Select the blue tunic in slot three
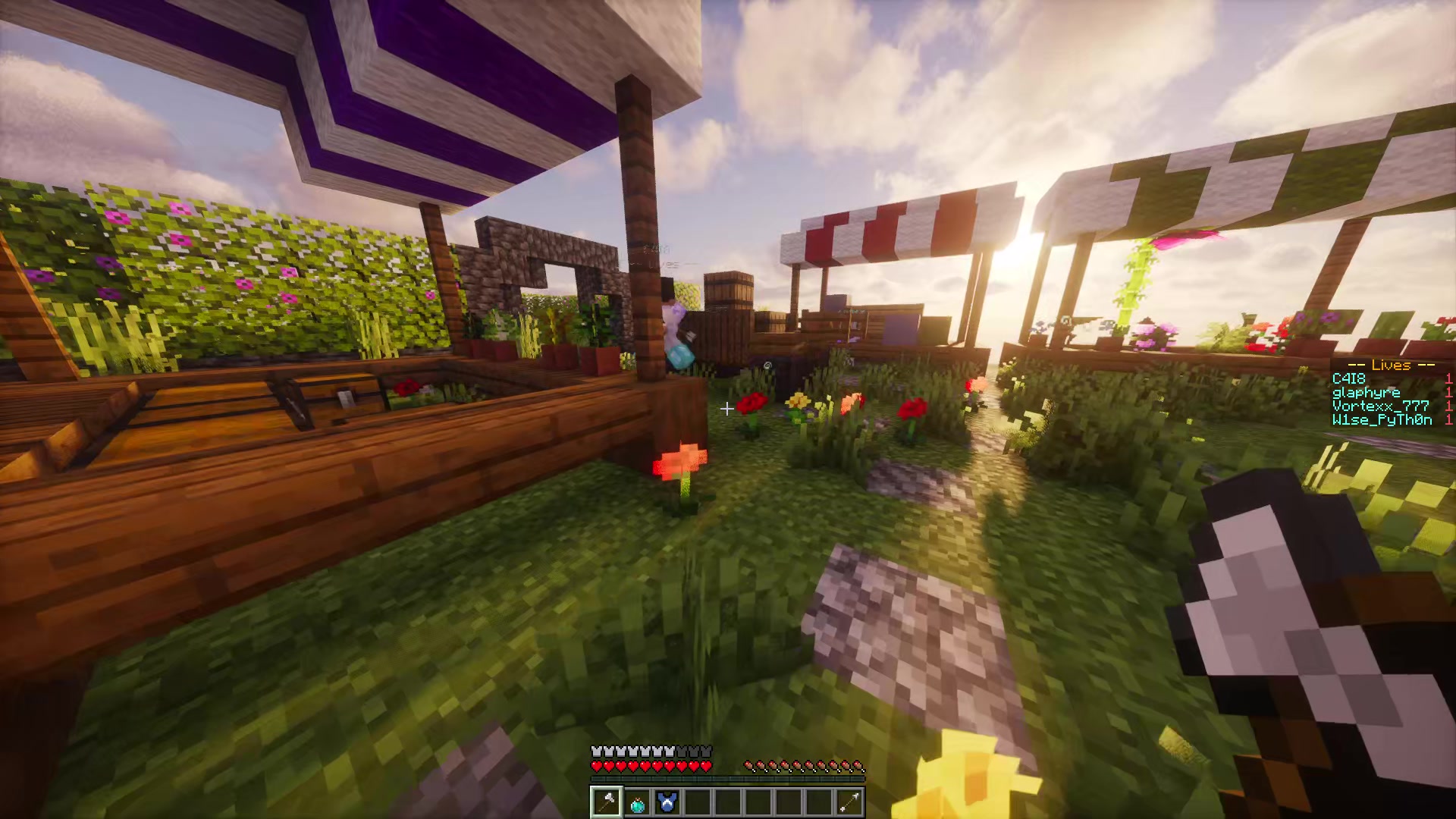This screenshot has width=1456, height=819. (667, 802)
